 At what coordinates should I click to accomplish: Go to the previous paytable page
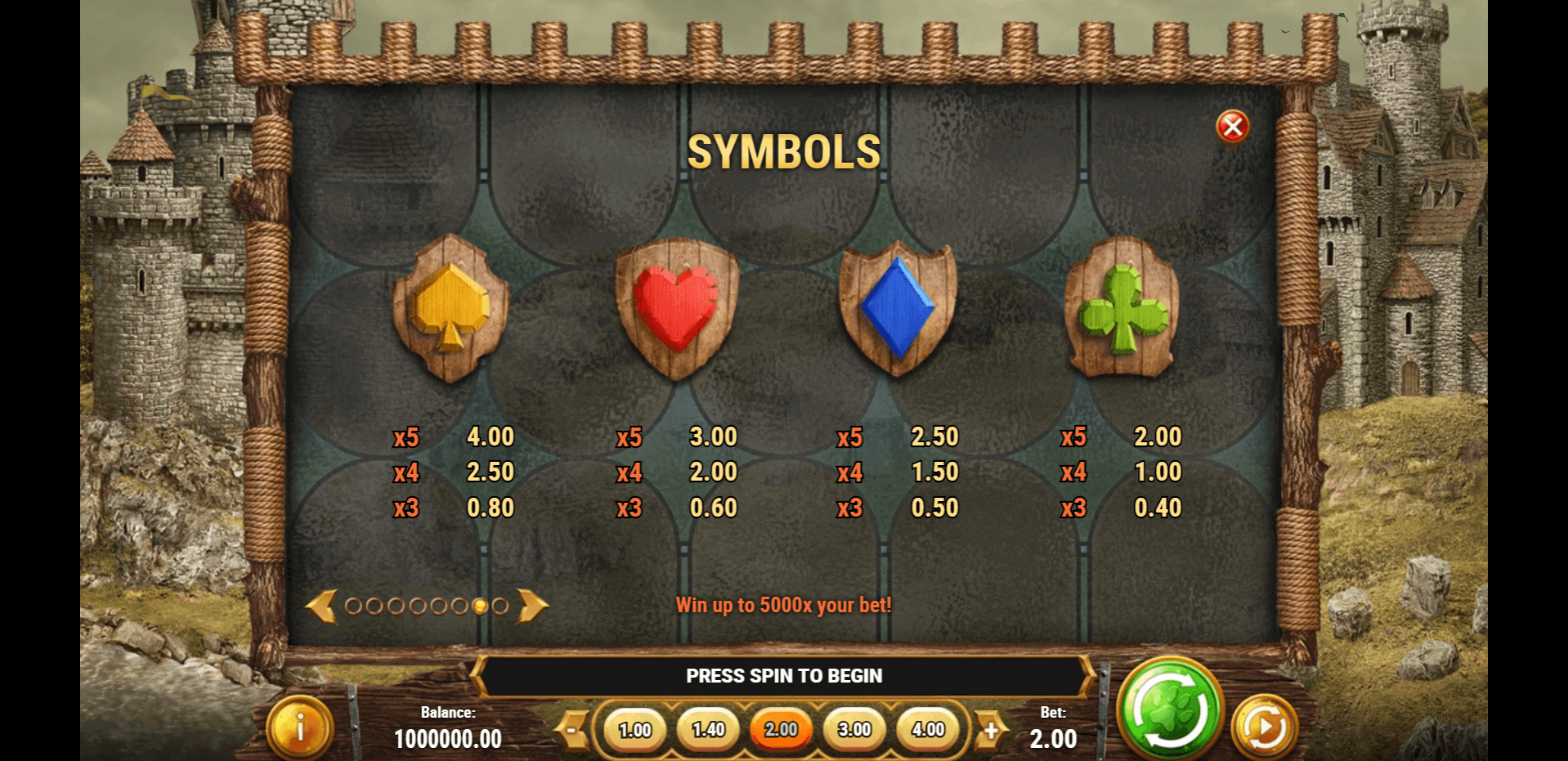click(x=321, y=607)
